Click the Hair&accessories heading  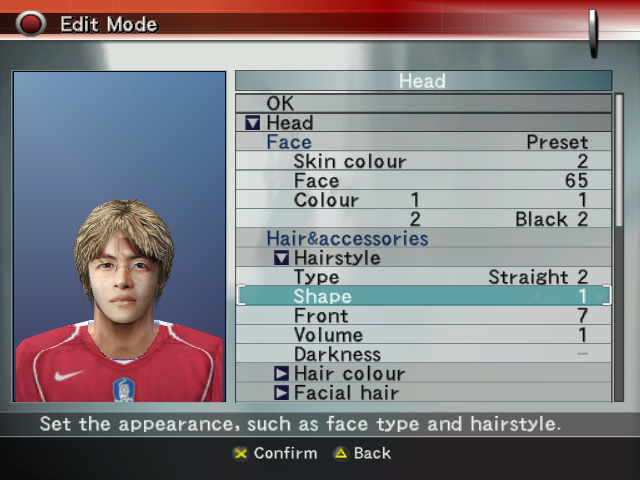[x=347, y=239]
